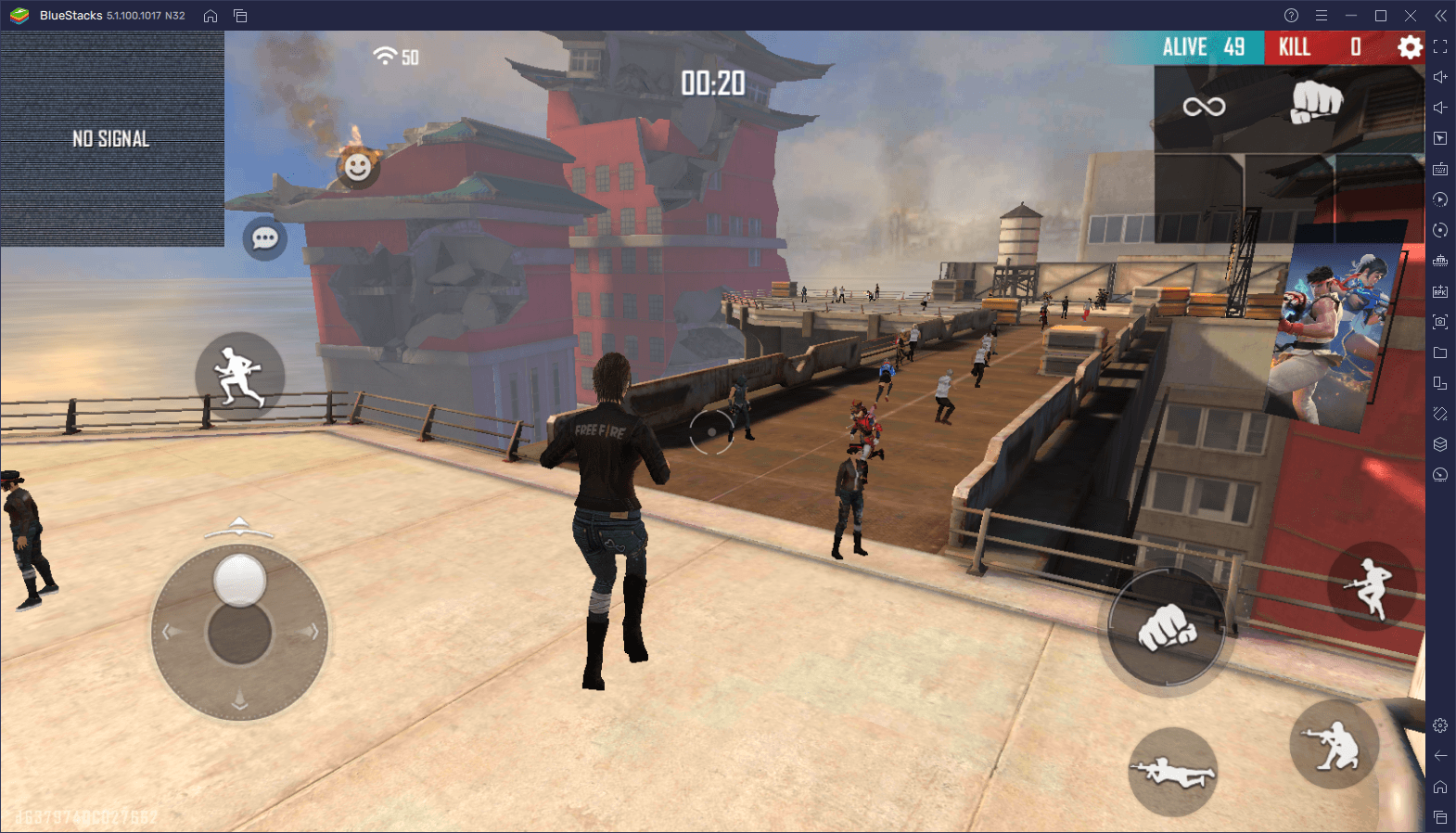Click the NO SIGNAL minimap panel

pyautogui.click(x=112, y=139)
